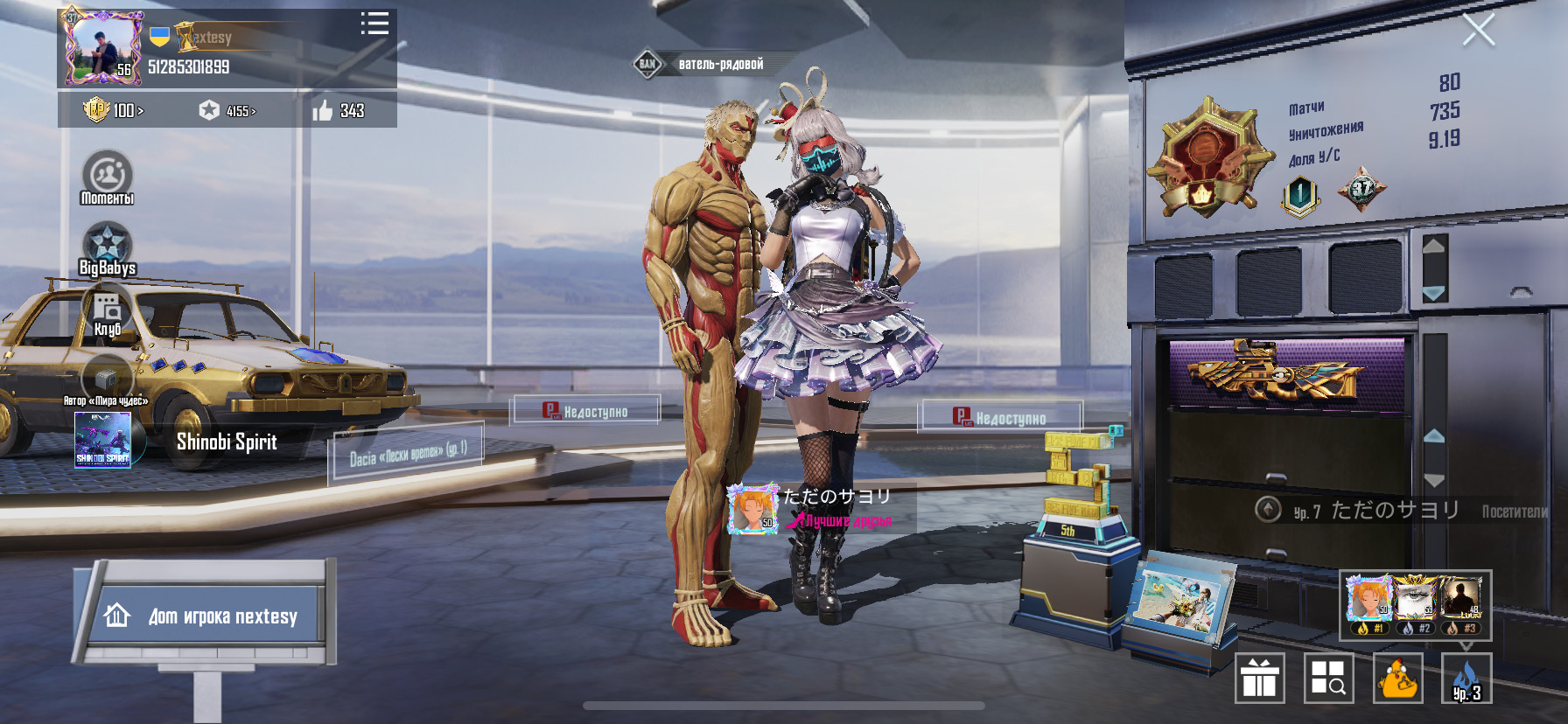1568x724 pixels.
Task: Open the player's avatar portrait
Action: pos(101,49)
